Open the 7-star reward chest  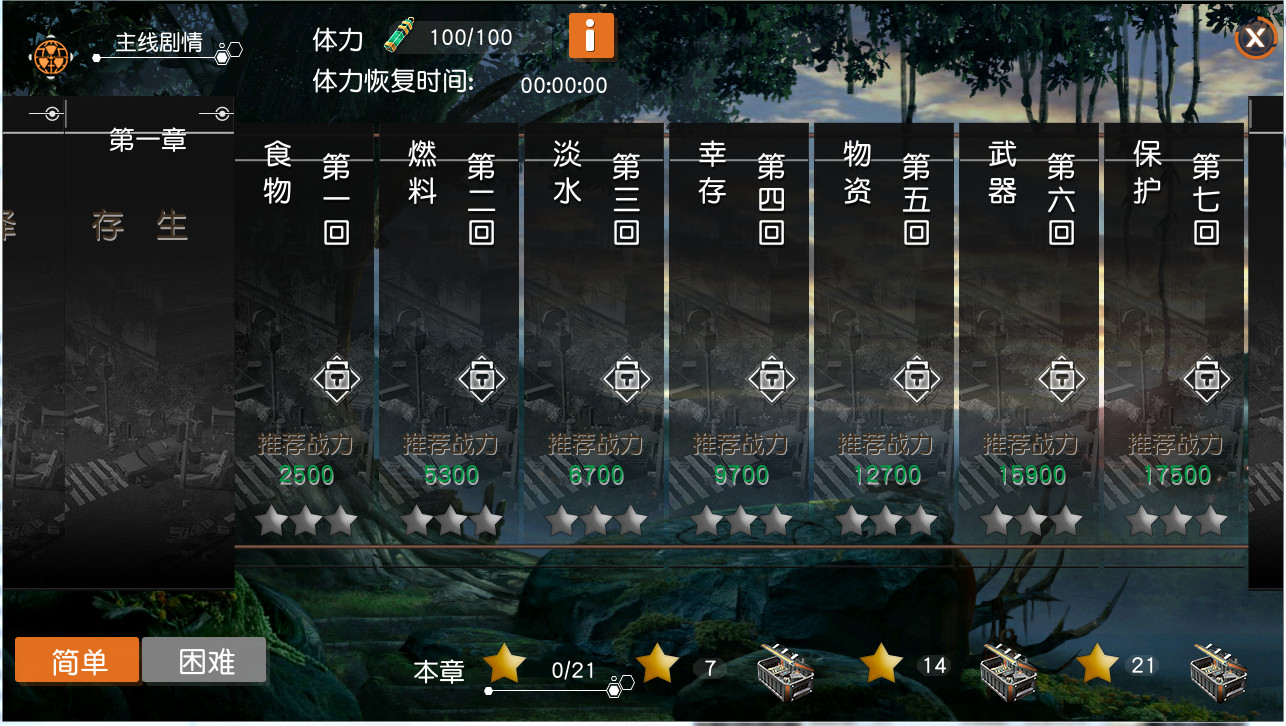[x=785, y=672]
